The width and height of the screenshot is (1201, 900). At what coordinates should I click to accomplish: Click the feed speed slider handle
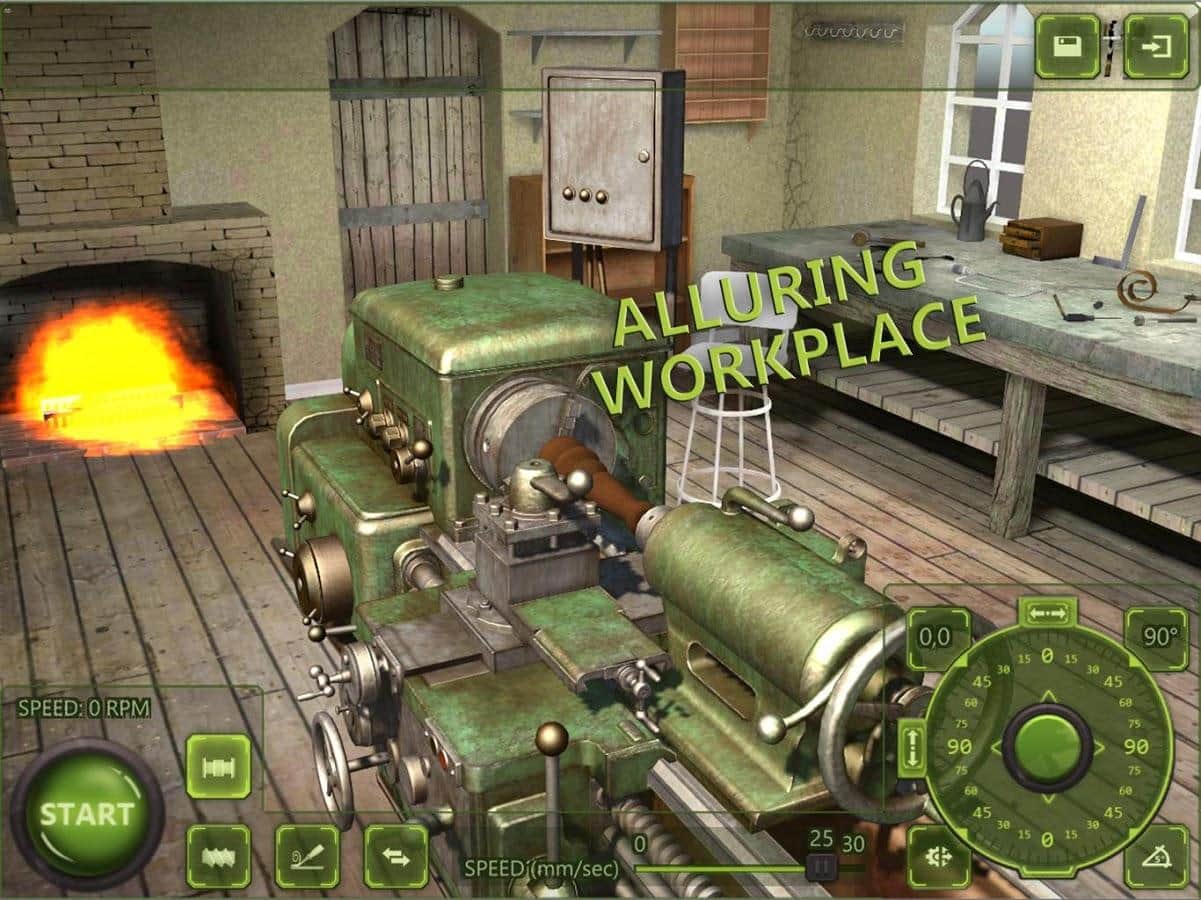click(821, 867)
